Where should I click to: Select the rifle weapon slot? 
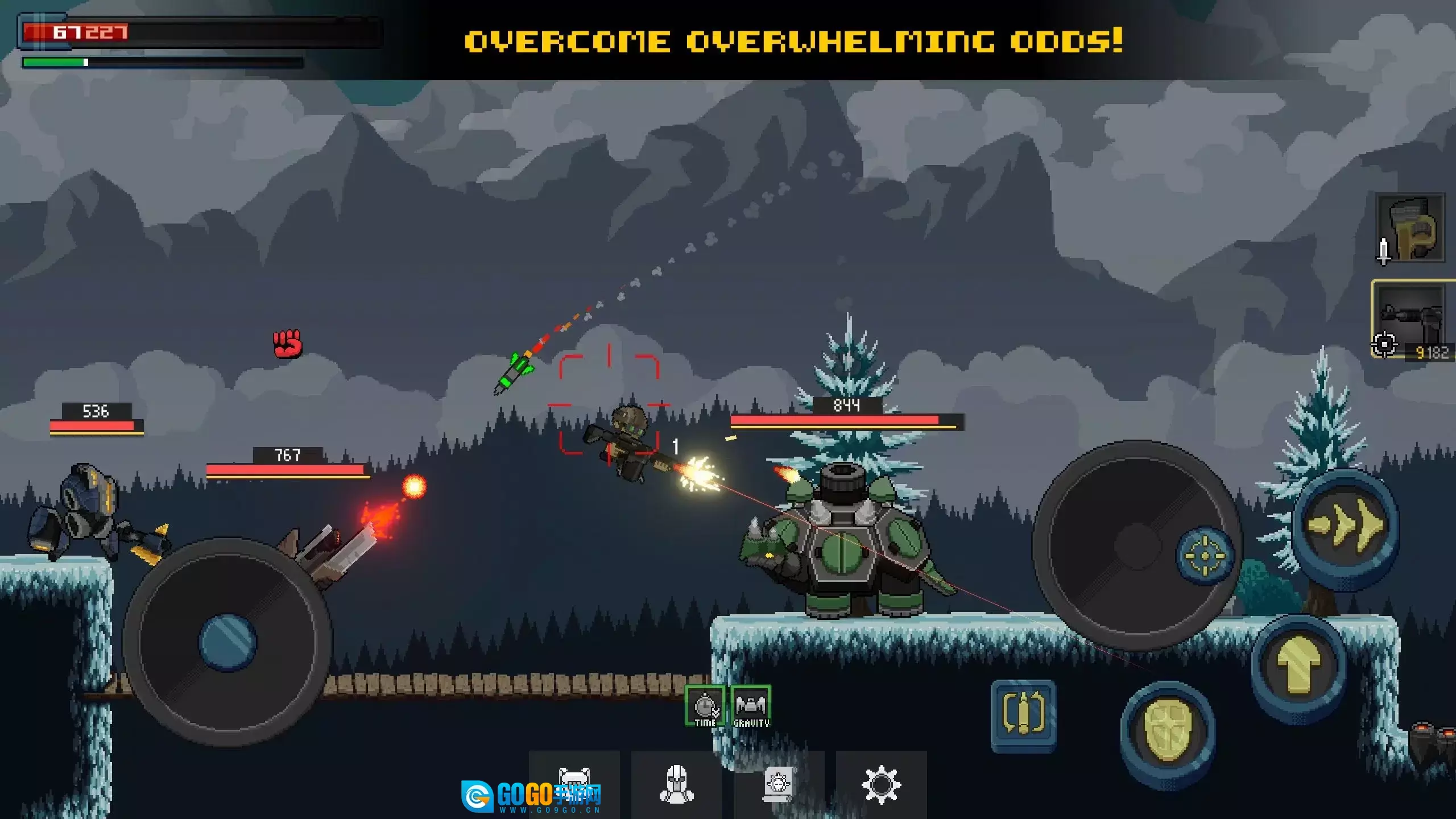1412,320
